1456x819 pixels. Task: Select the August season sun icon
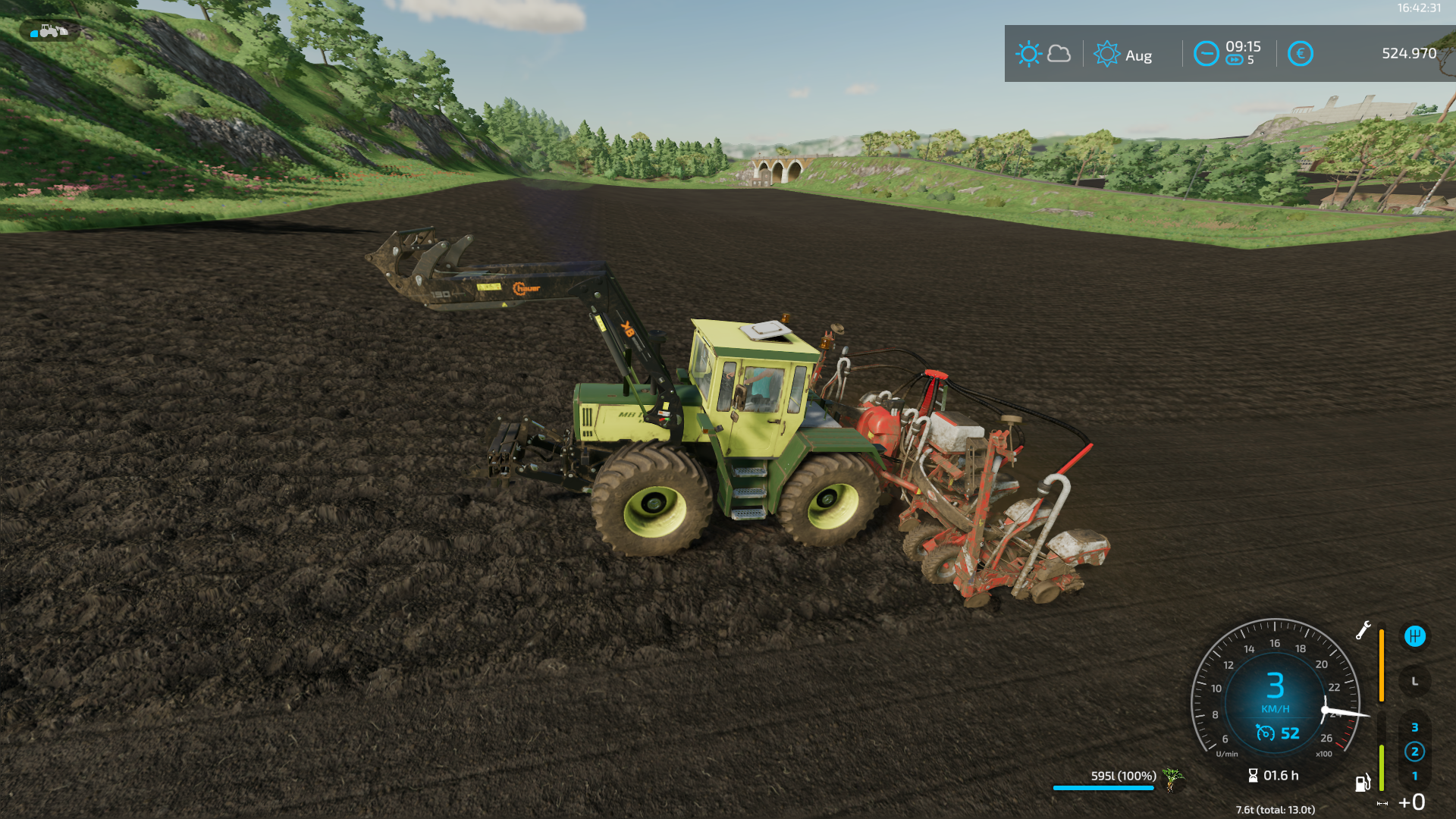point(1106,54)
